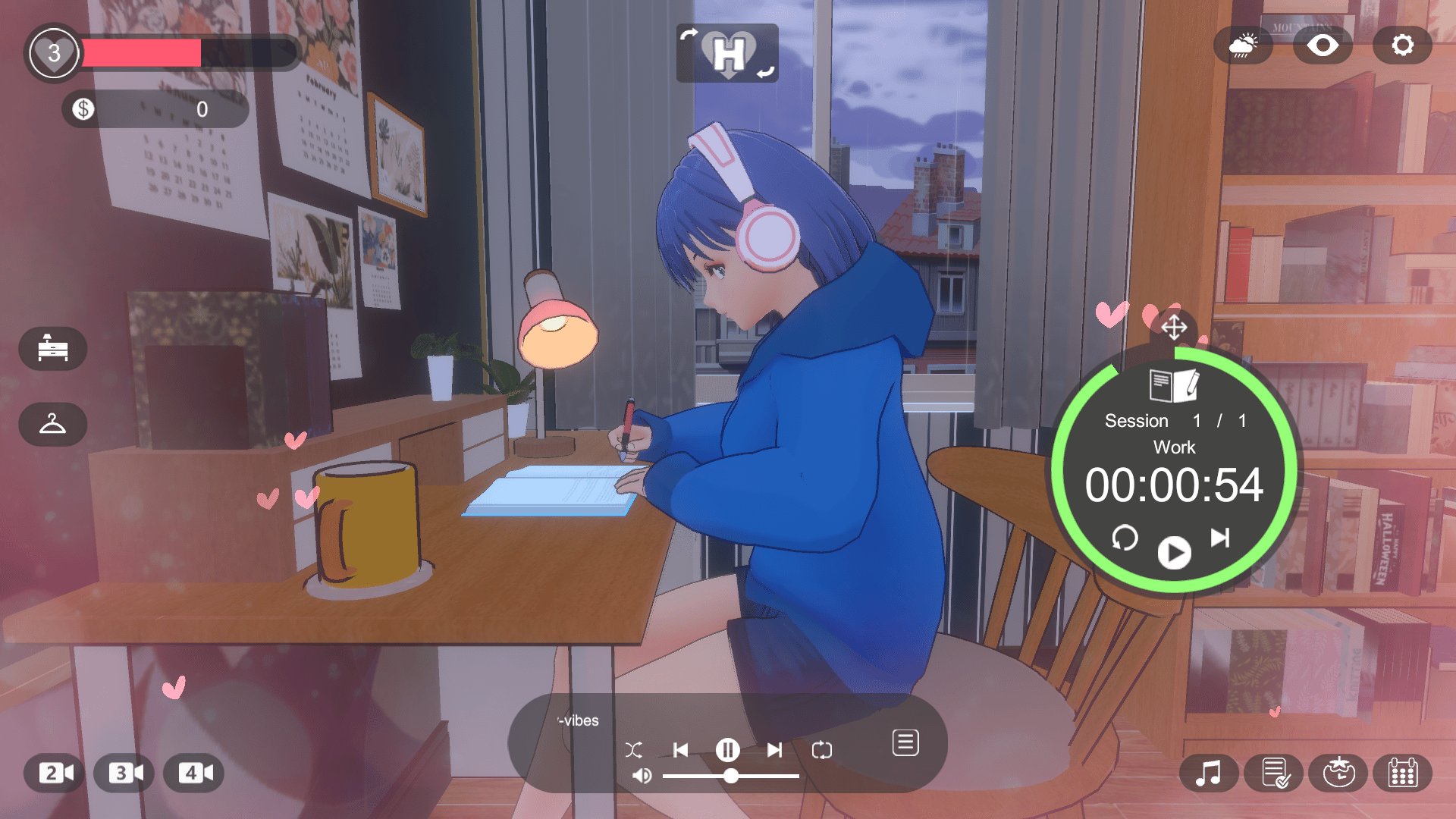Open the outfit hanger menu
Viewport: 1456px width, 819px height.
(53, 425)
